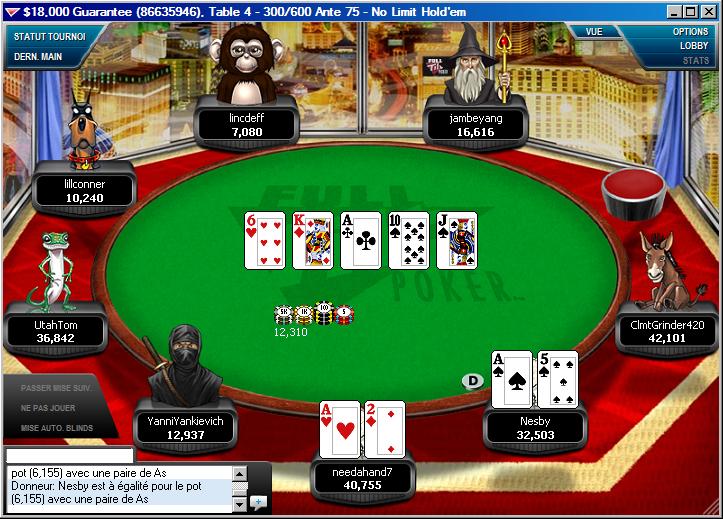Select player needahand7's name plate
This screenshot has width=723, height=519.
(362, 477)
